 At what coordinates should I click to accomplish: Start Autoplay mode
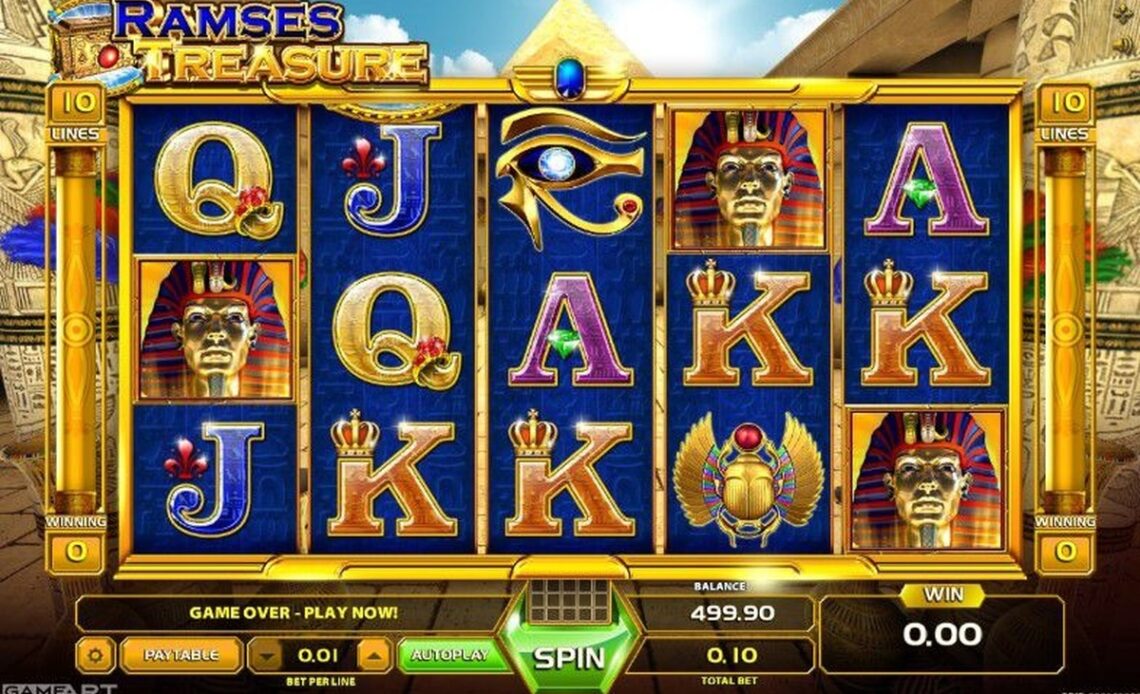click(449, 655)
